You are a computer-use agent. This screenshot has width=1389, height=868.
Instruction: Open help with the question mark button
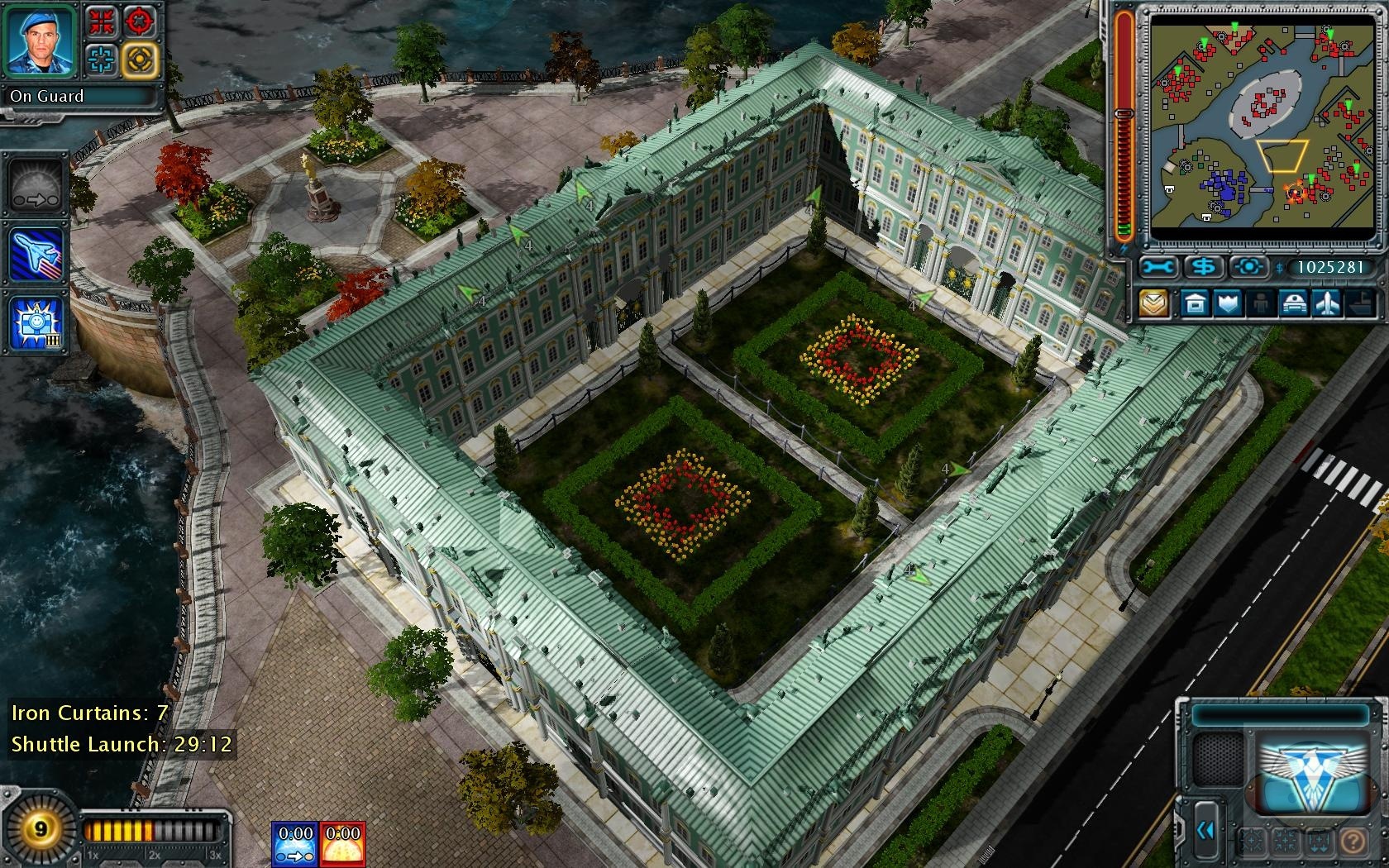coord(1353,842)
